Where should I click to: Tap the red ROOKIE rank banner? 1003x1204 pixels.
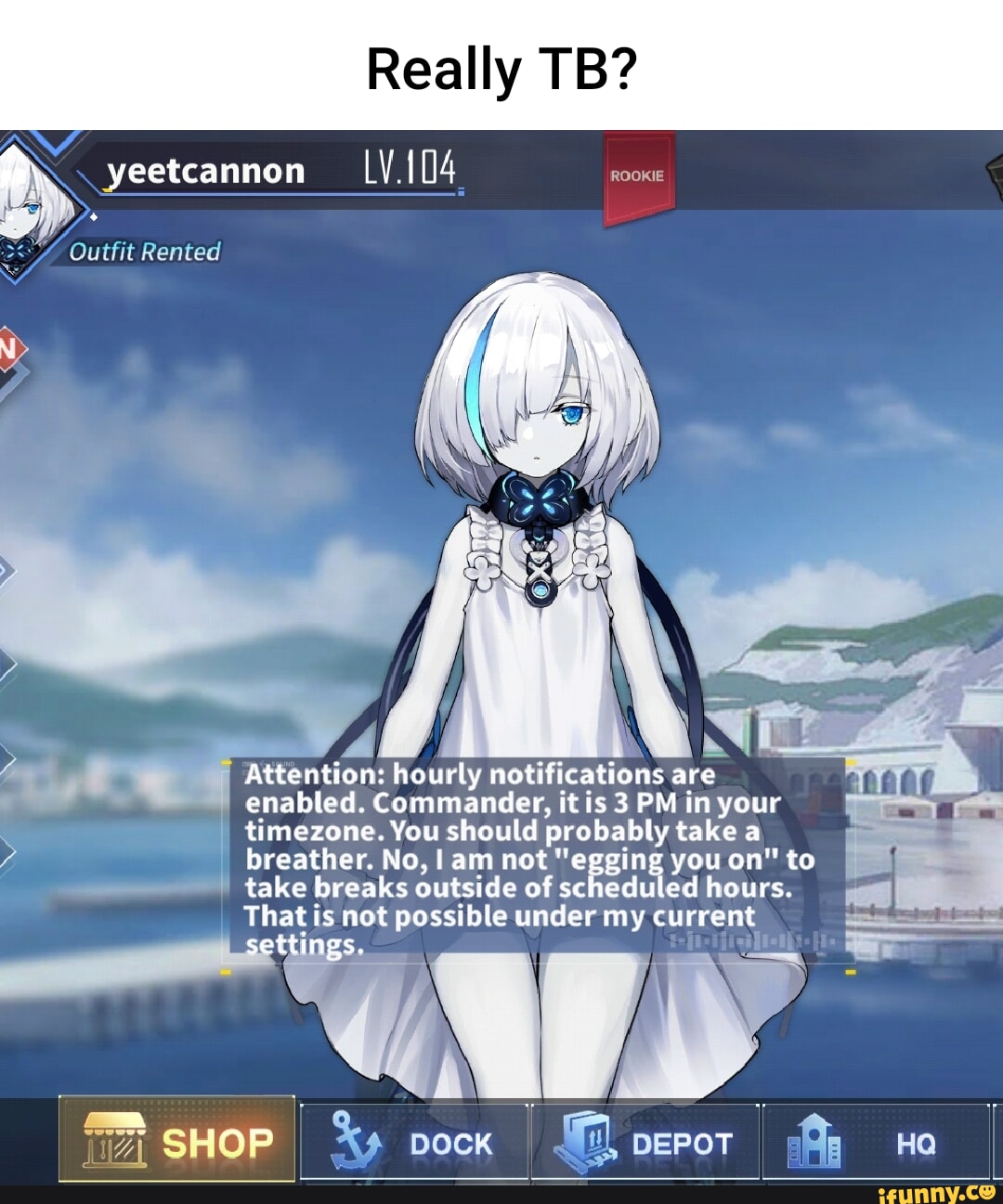tap(638, 176)
